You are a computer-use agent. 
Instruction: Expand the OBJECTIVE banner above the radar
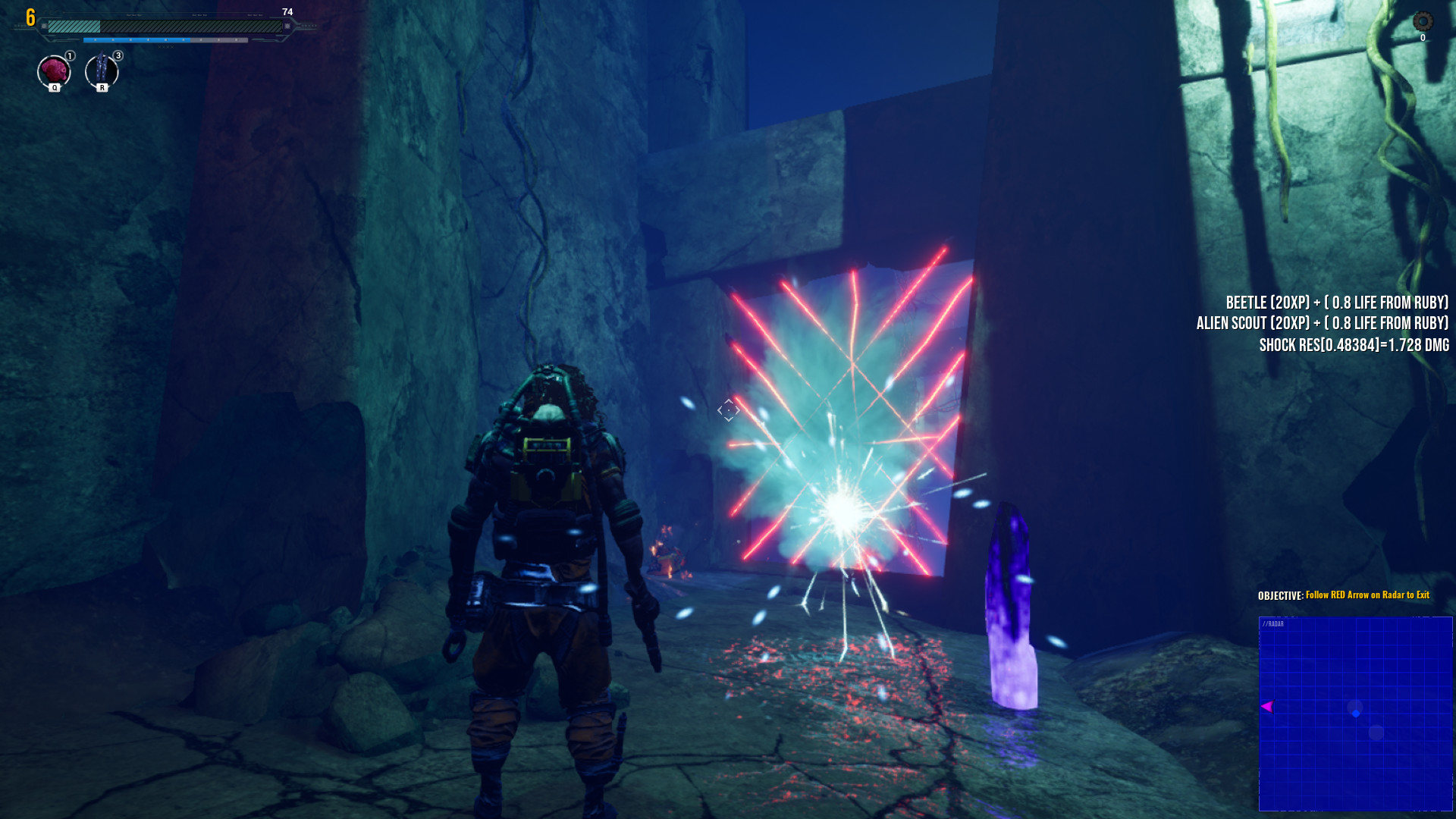(1342, 596)
